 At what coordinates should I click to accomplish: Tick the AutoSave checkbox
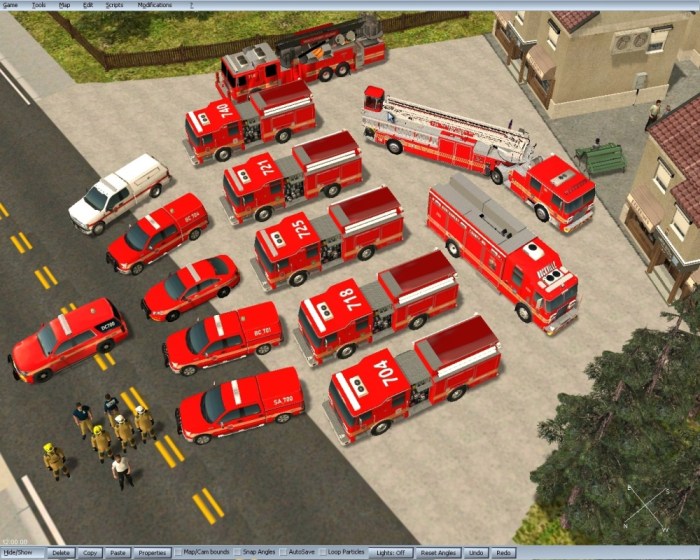click(283, 553)
